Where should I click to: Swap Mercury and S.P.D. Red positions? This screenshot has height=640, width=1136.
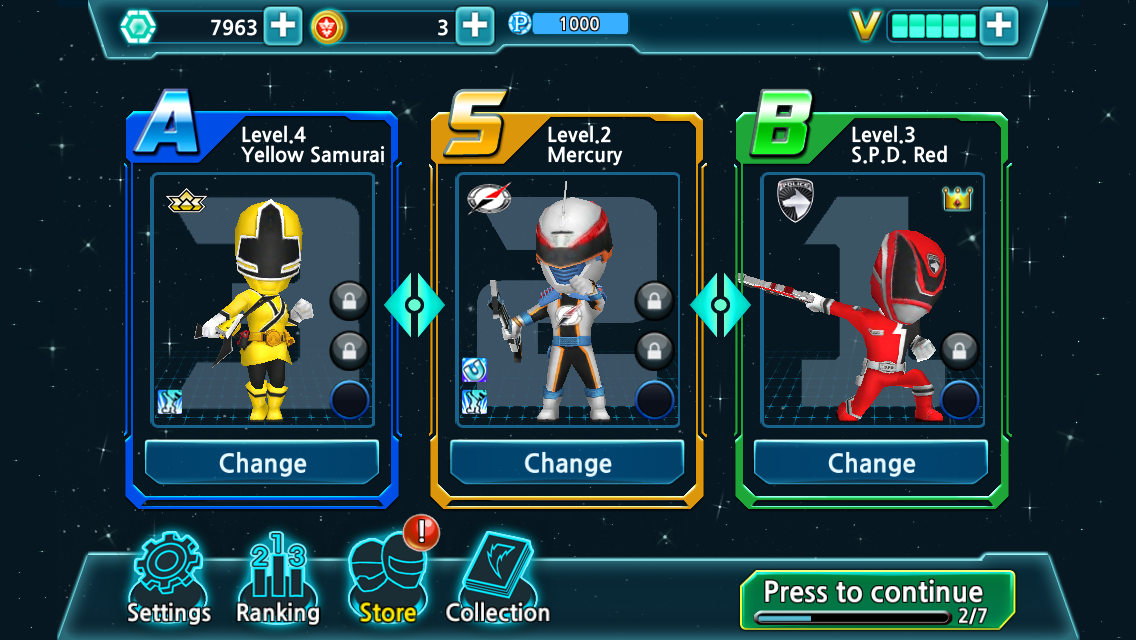719,304
